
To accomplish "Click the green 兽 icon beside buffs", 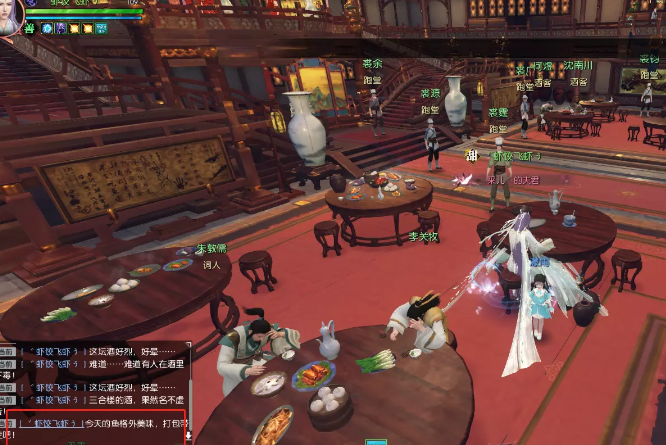I will 31,29.
